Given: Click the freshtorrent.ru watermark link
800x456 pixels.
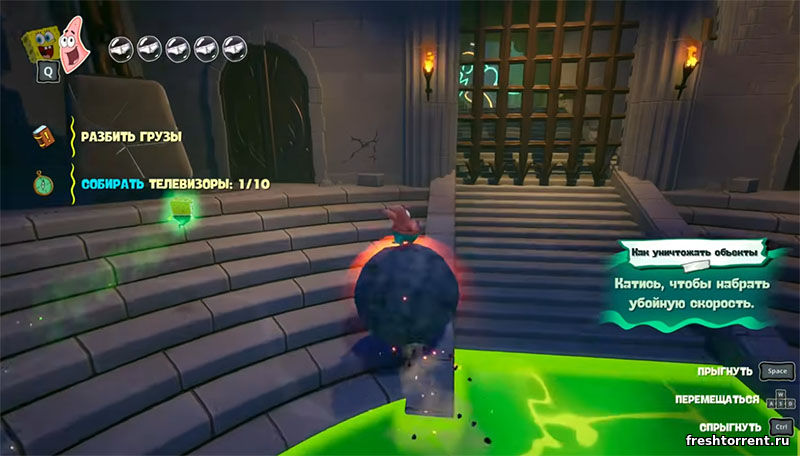Looking at the screenshot, I should tap(739, 441).
